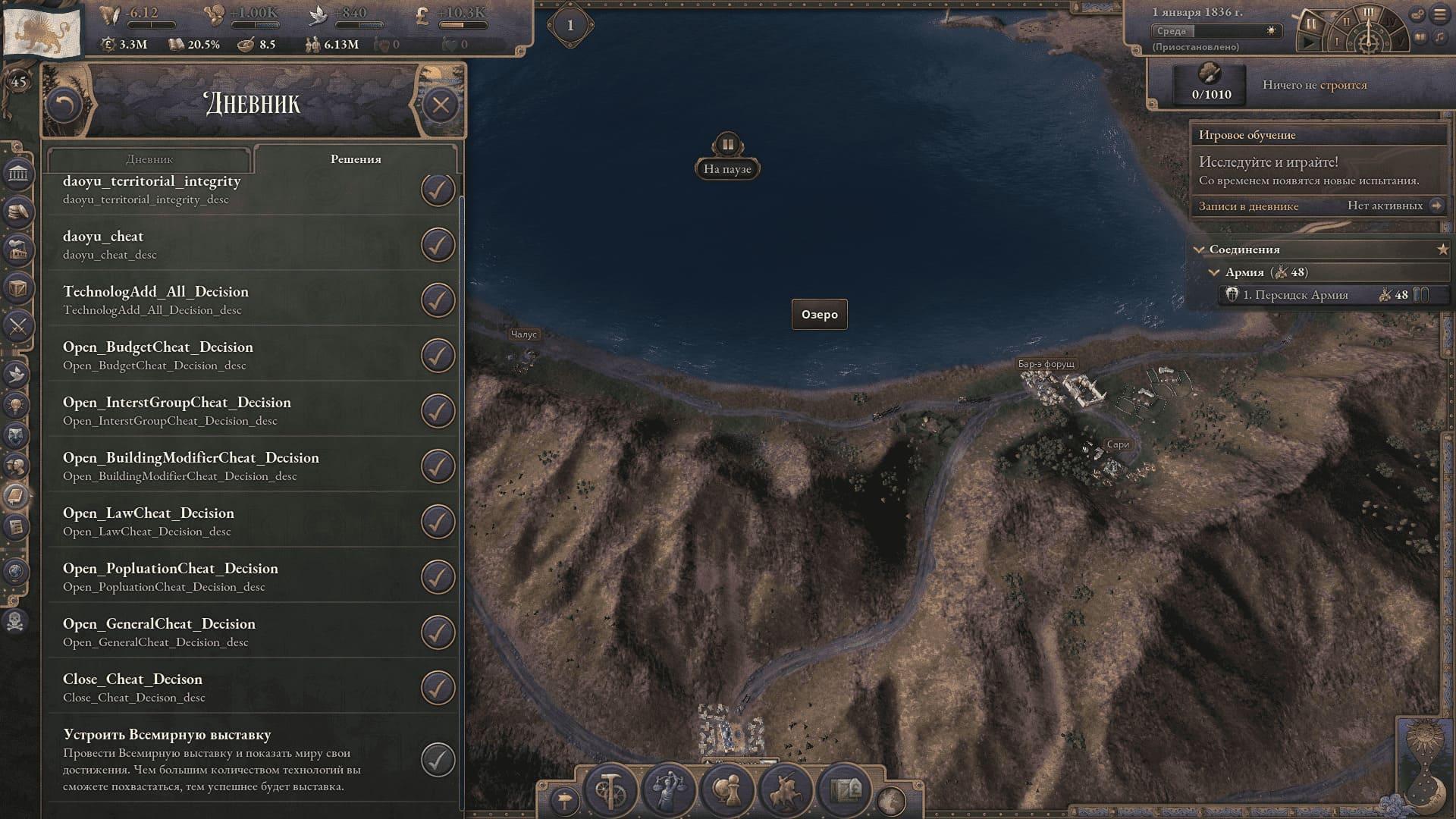Screen dimensions: 1456x819
Task: Collapse the Соединения section
Action: tap(1199, 249)
